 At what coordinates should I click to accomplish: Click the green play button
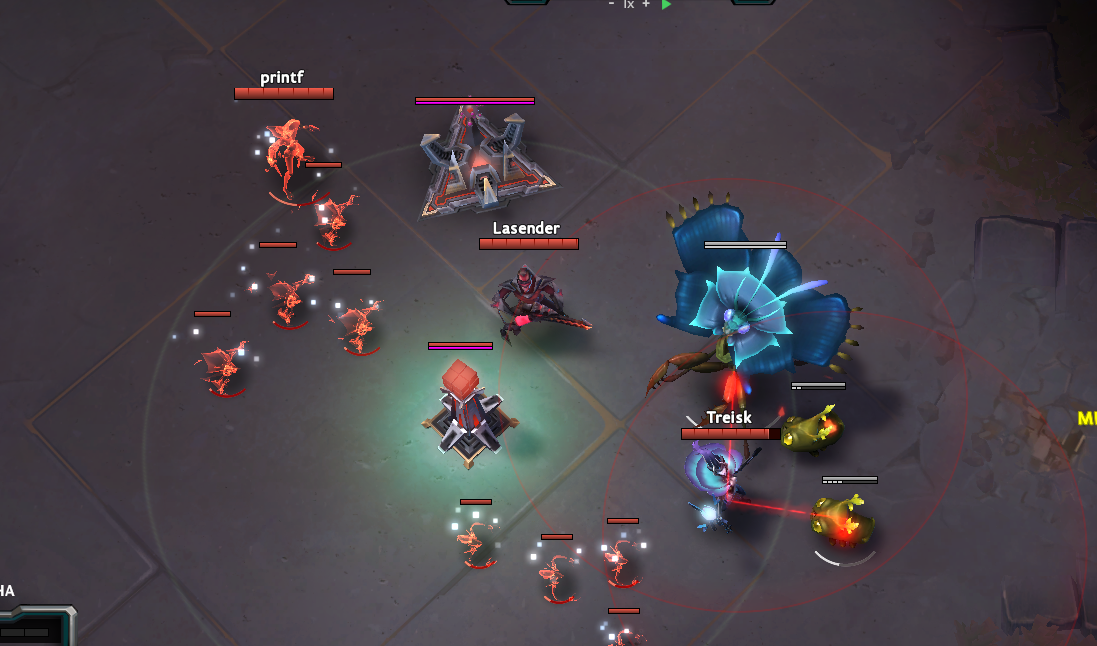[x=667, y=4]
